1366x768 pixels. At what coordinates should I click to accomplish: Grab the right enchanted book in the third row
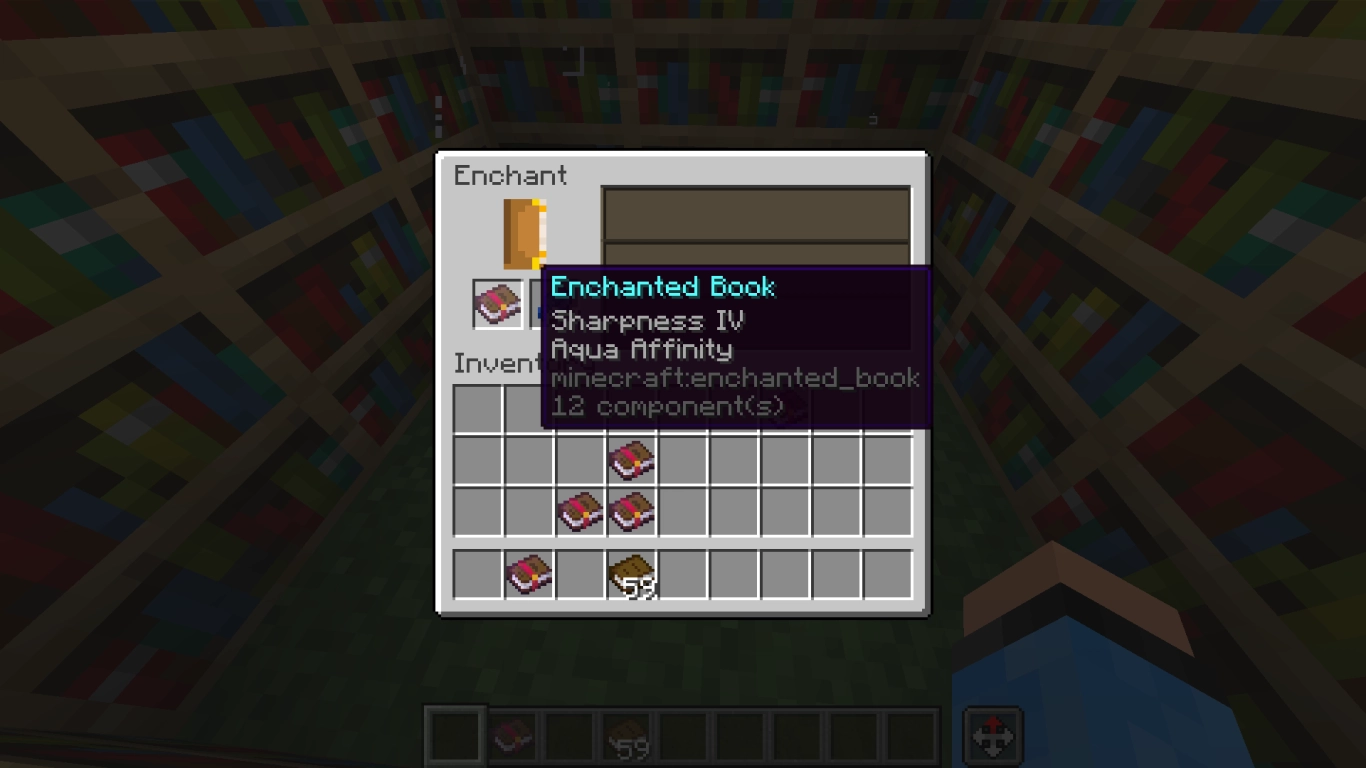pos(631,511)
